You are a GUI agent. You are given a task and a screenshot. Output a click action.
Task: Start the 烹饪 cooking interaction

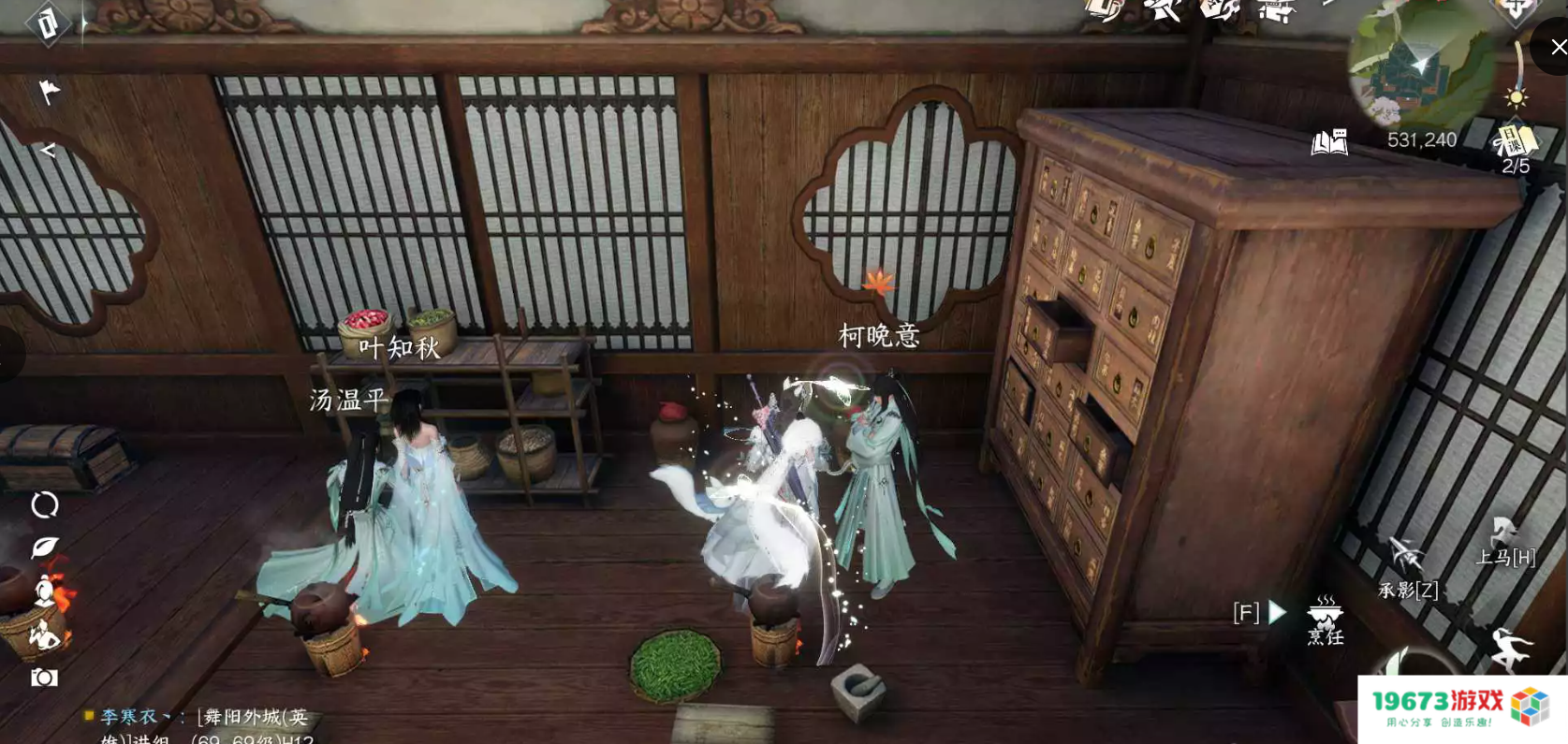pos(1325,618)
